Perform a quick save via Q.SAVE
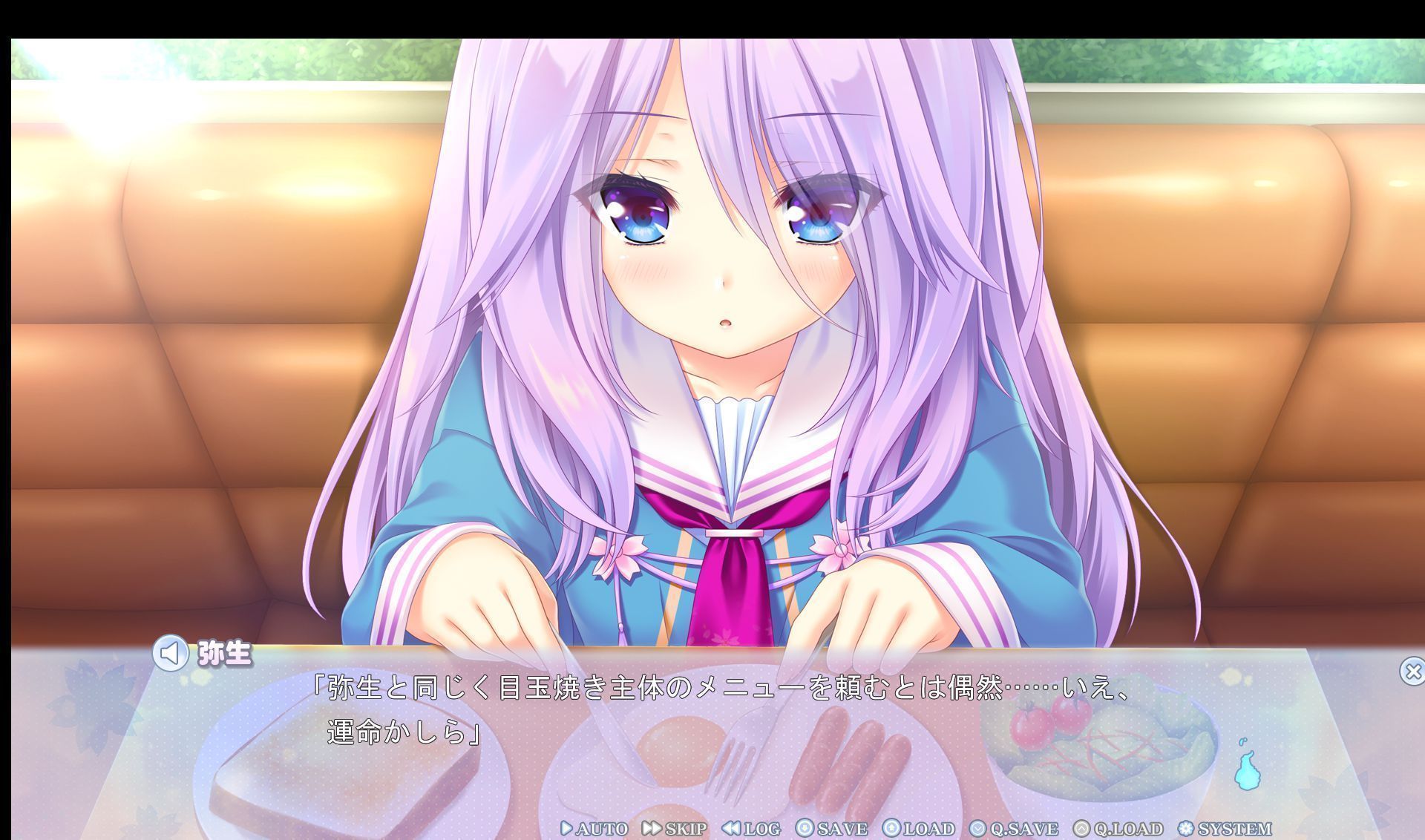The height and width of the screenshot is (840, 1425). click(1024, 828)
